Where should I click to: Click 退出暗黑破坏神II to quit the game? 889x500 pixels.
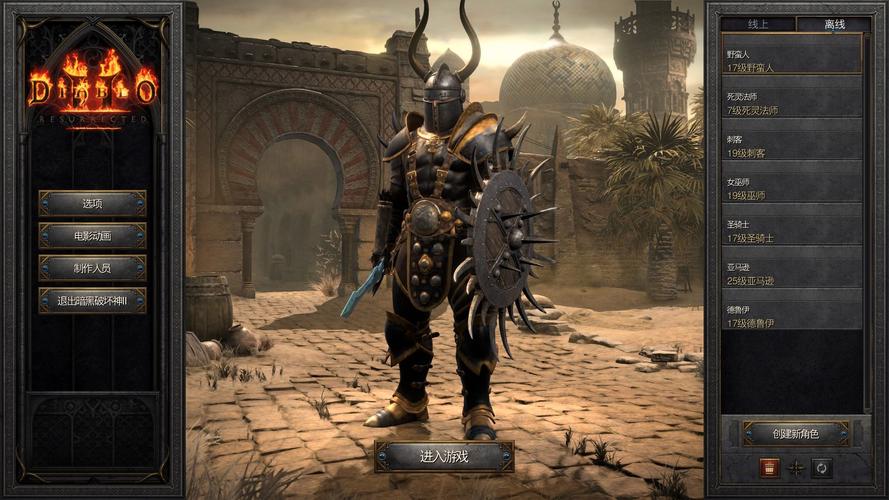pos(92,300)
